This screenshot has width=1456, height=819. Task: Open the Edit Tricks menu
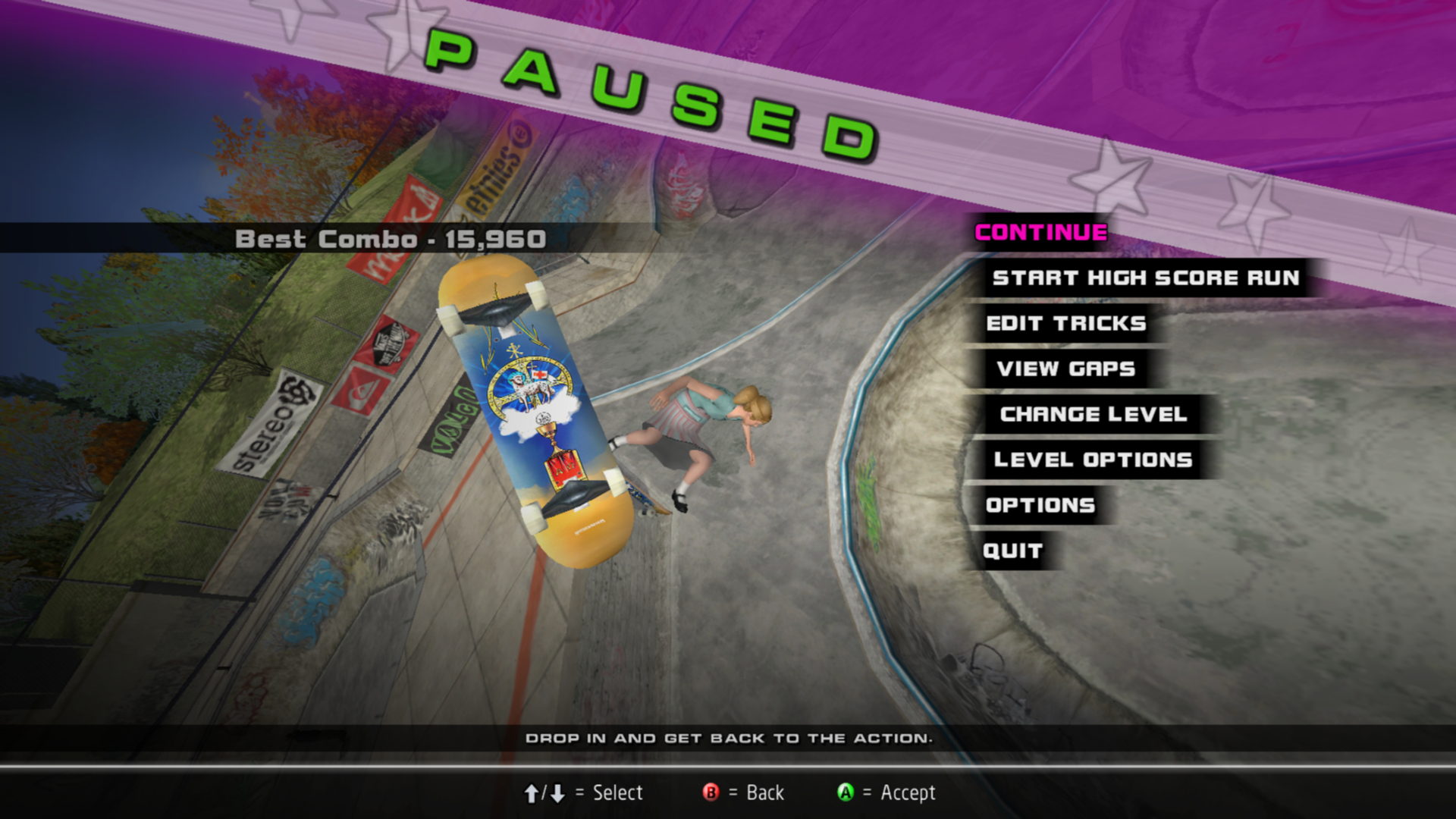(x=1065, y=324)
